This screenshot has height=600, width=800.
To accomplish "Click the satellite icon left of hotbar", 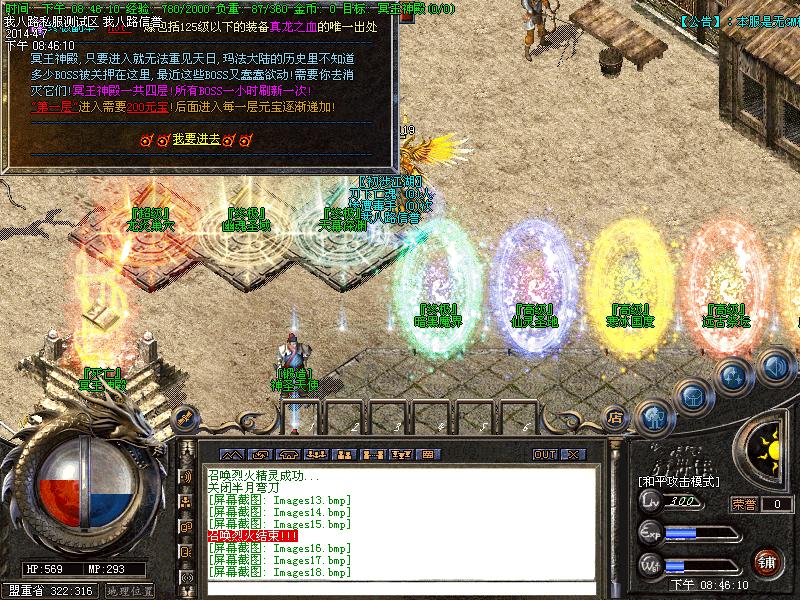I will (184, 417).
